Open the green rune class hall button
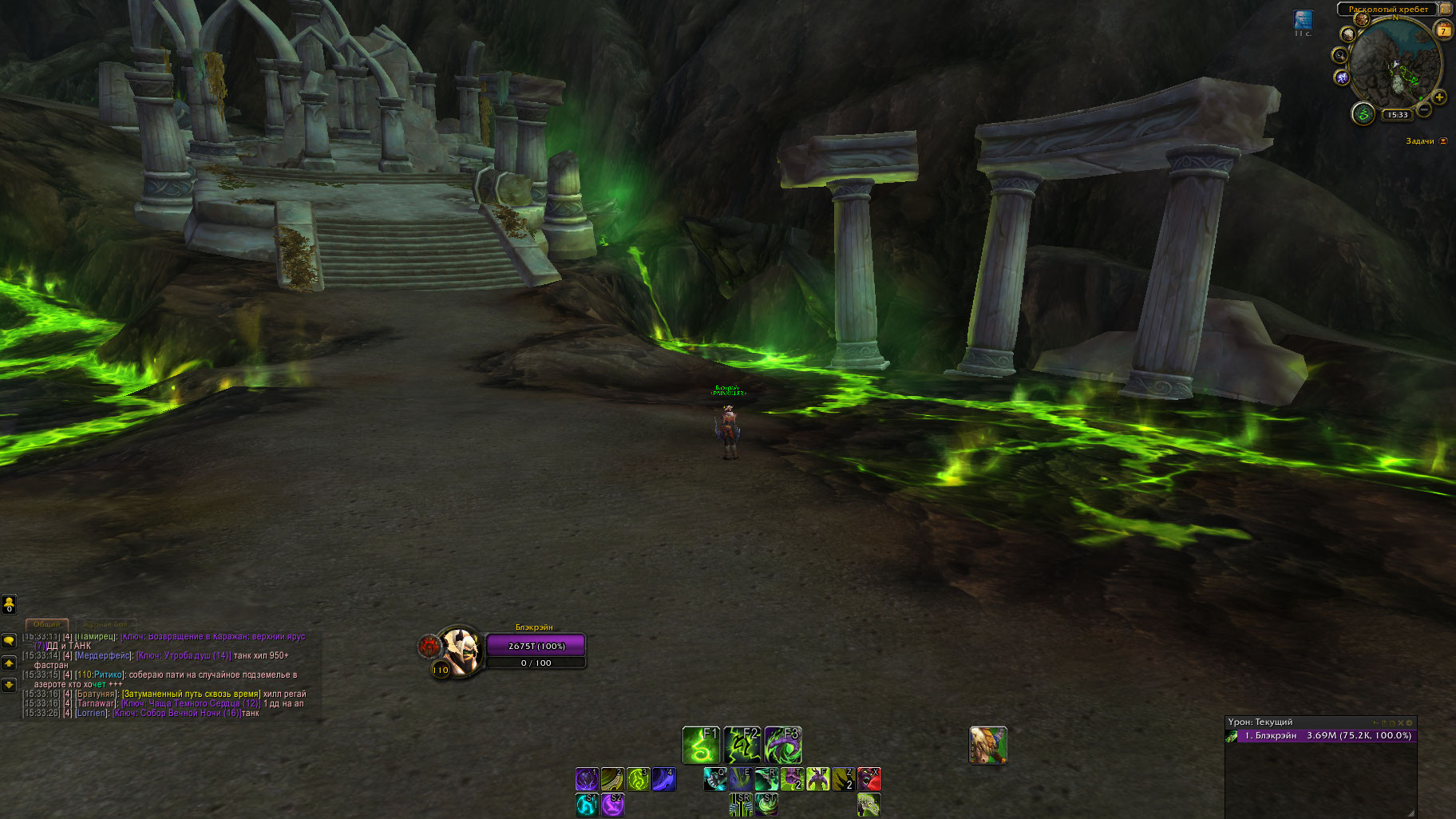The width and height of the screenshot is (1456, 819). pyautogui.click(x=1363, y=114)
